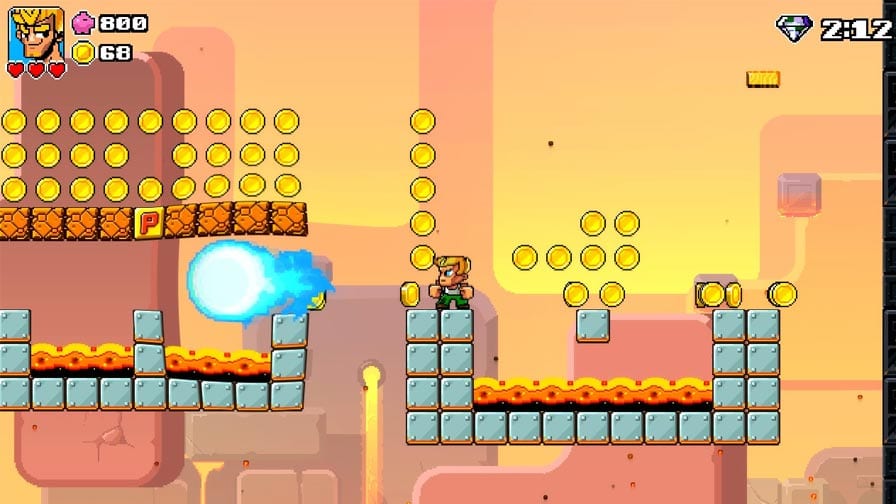Select the pink gem counter icon
This screenshot has width=896, height=504.
[x=83, y=23]
